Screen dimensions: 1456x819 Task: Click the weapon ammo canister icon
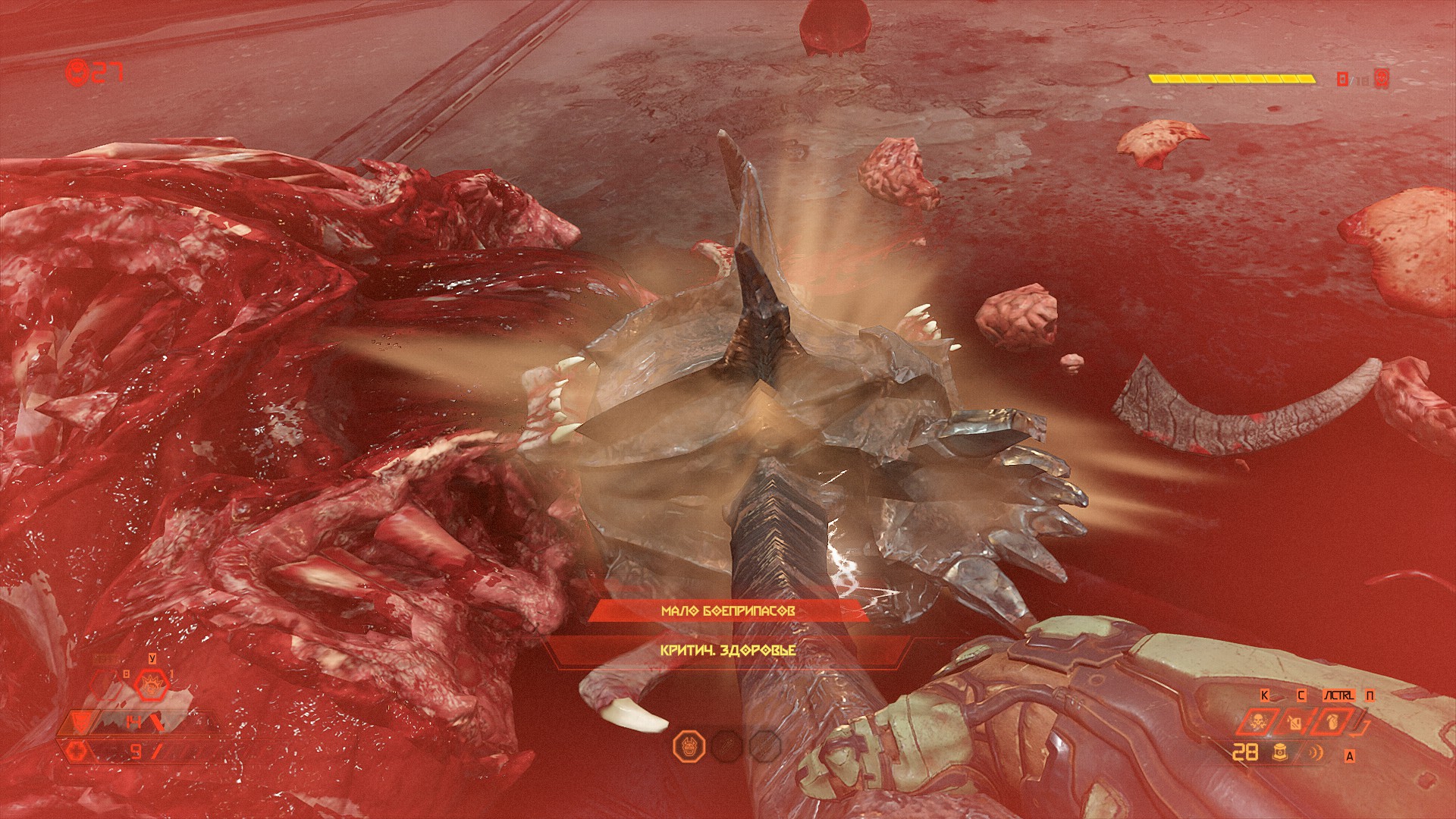pos(1281,753)
